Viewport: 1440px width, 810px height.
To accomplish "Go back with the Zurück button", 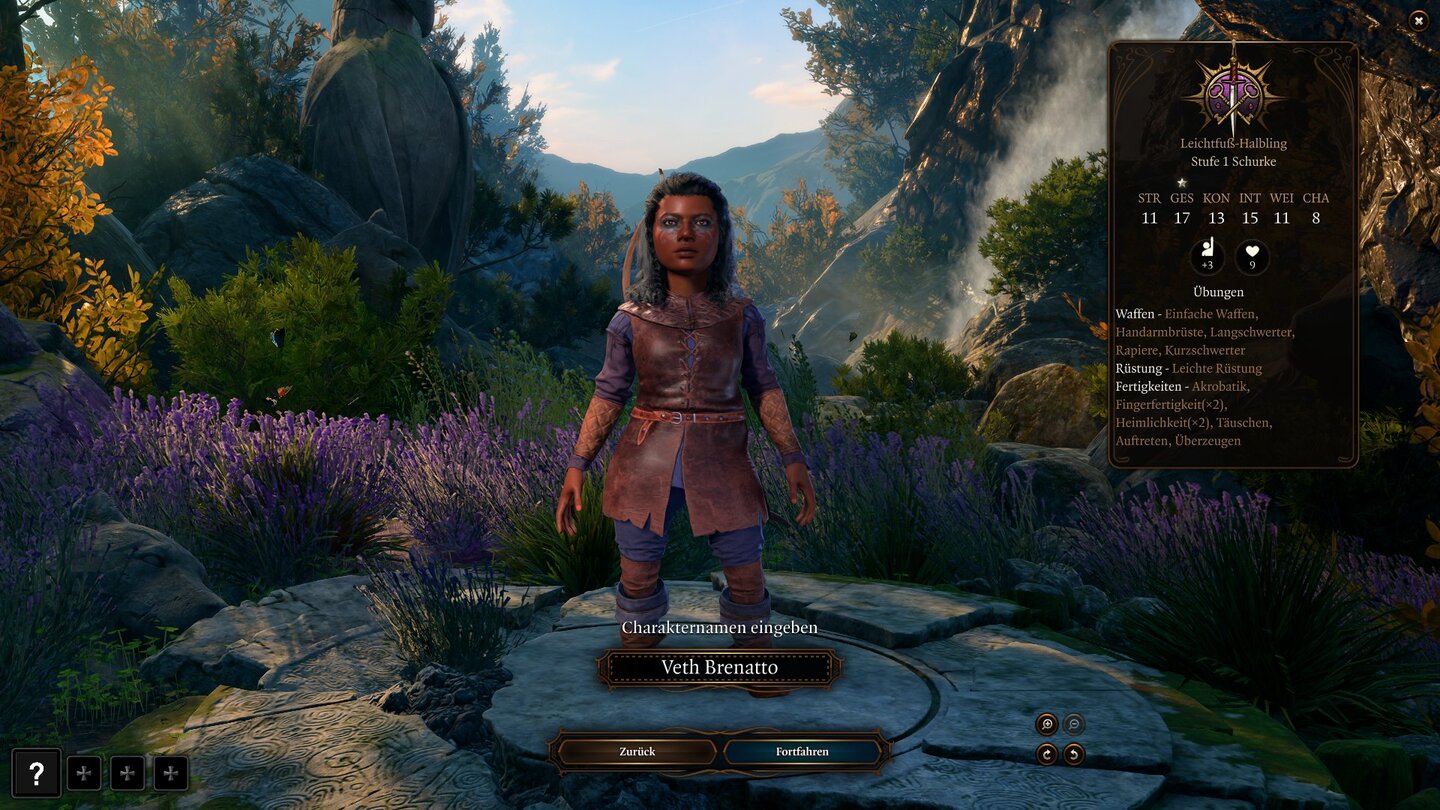I will tap(637, 751).
